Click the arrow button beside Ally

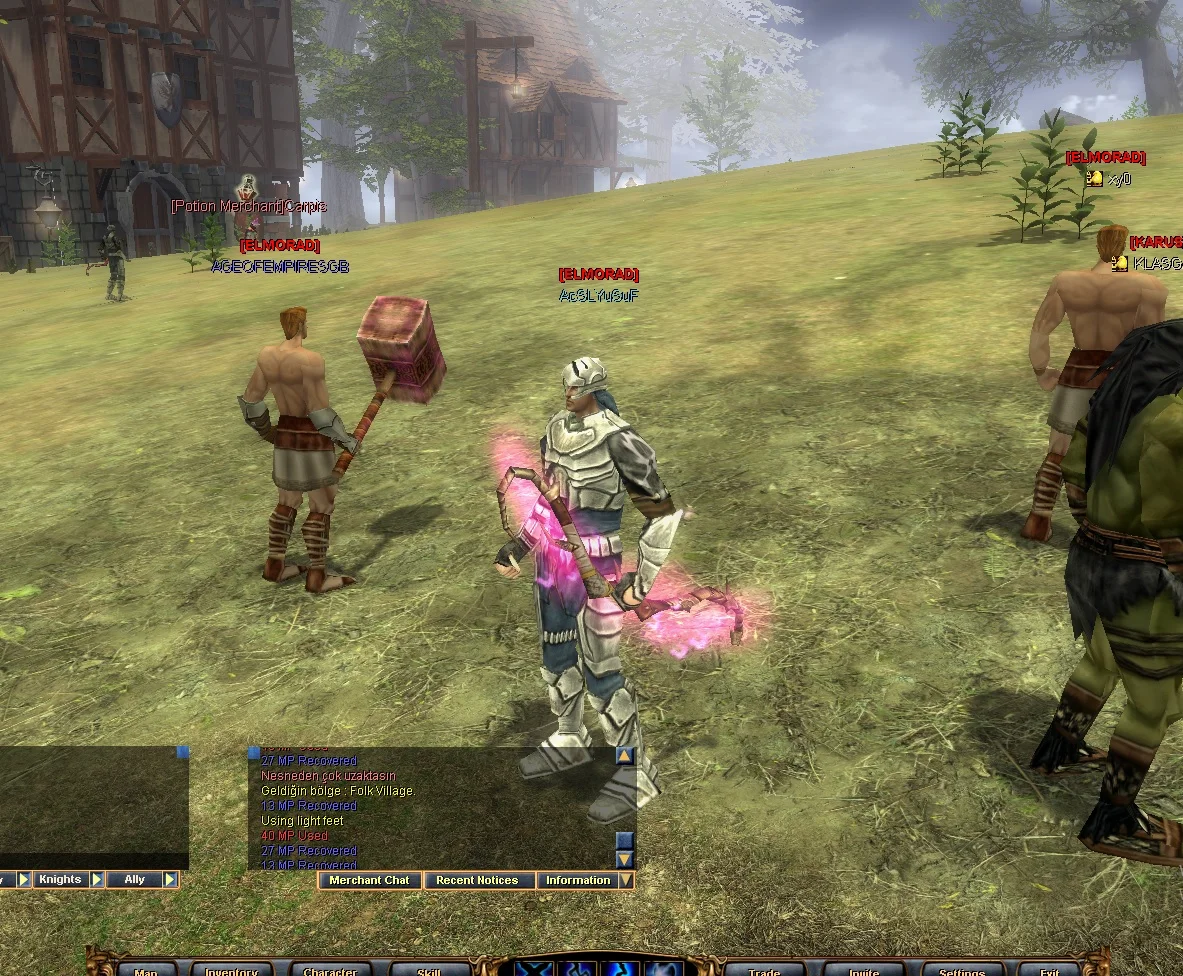tap(170, 880)
